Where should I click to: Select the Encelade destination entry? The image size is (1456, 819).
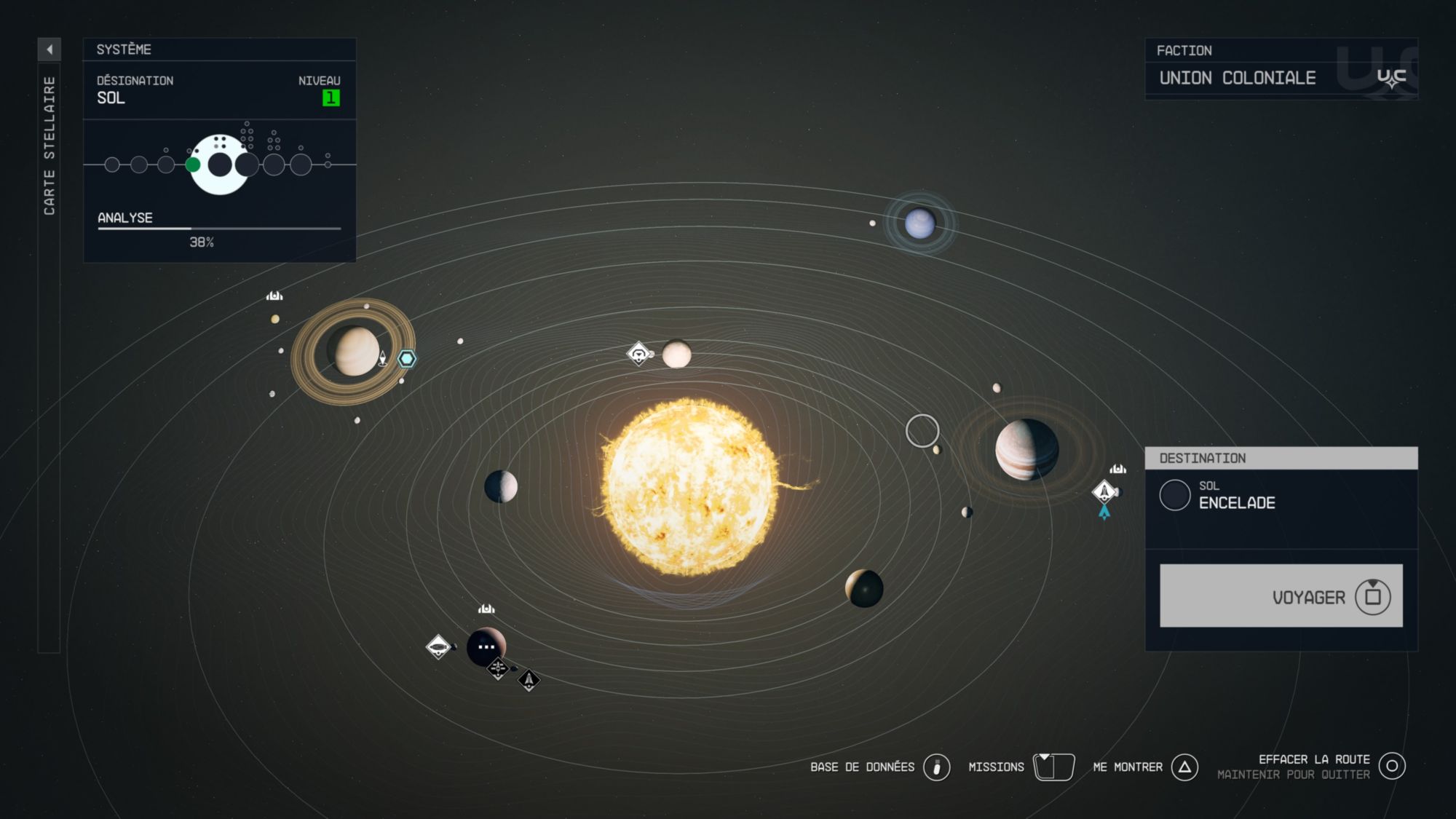pos(1238,496)
